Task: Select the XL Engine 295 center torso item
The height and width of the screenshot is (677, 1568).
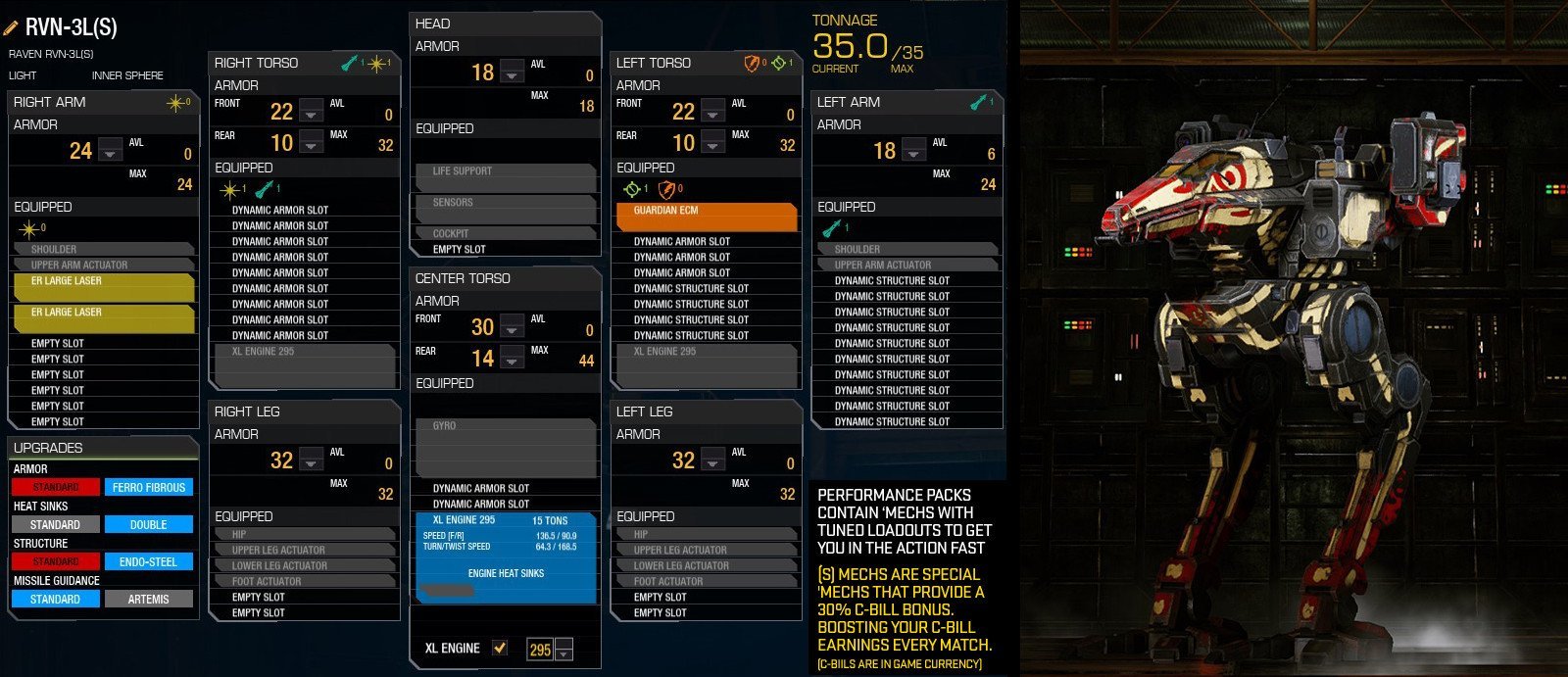Action: tap(506, 556)
